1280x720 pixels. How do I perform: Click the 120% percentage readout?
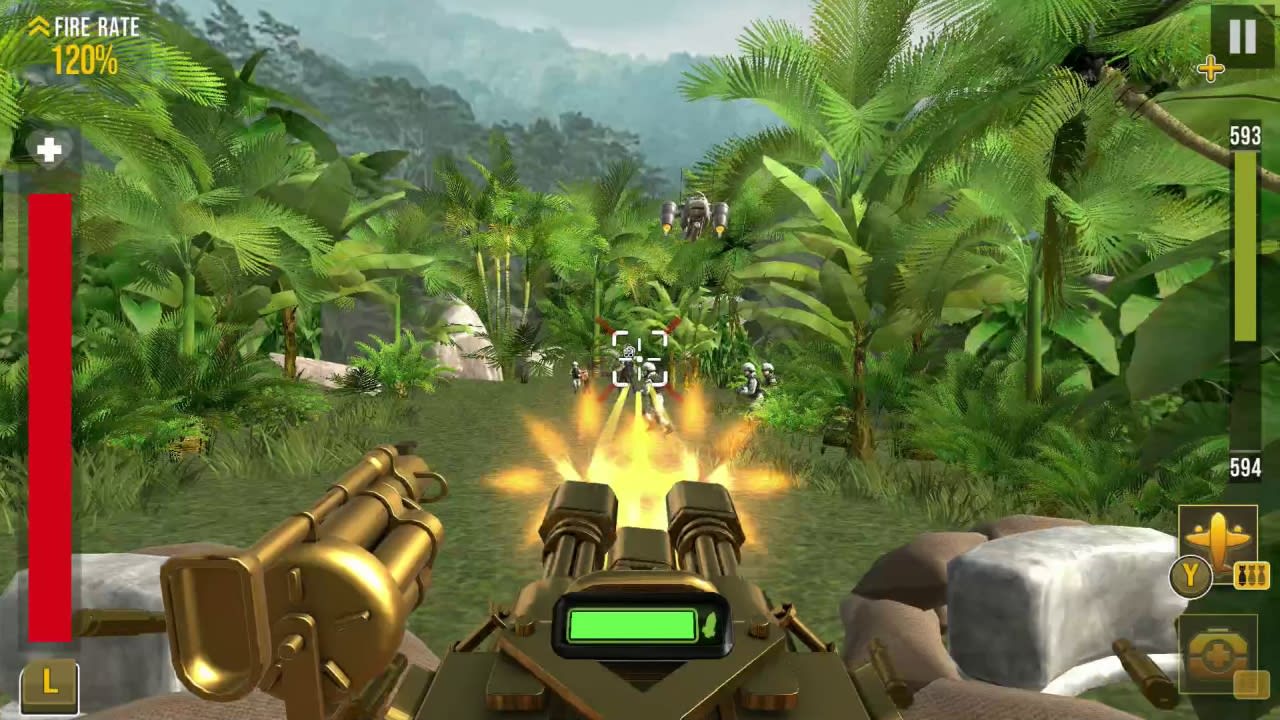click(x=88, y=61)
